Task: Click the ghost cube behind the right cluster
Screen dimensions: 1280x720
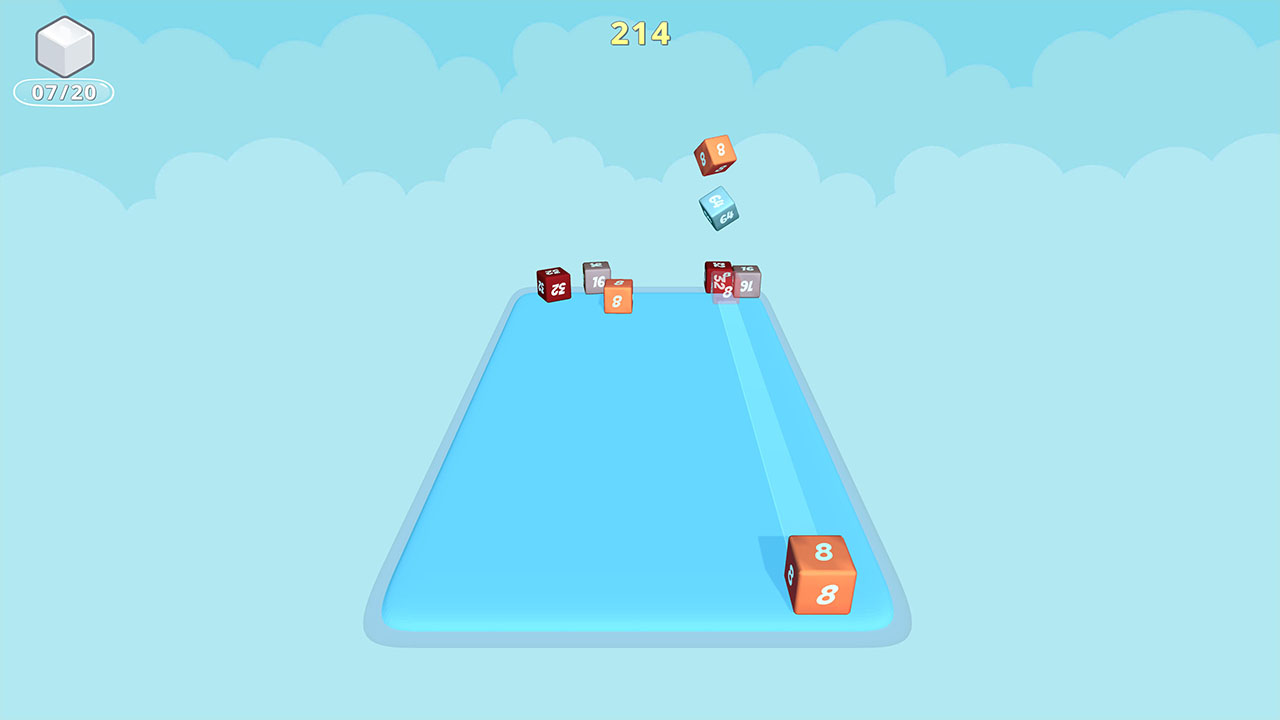Action: (x=728, y=293)
